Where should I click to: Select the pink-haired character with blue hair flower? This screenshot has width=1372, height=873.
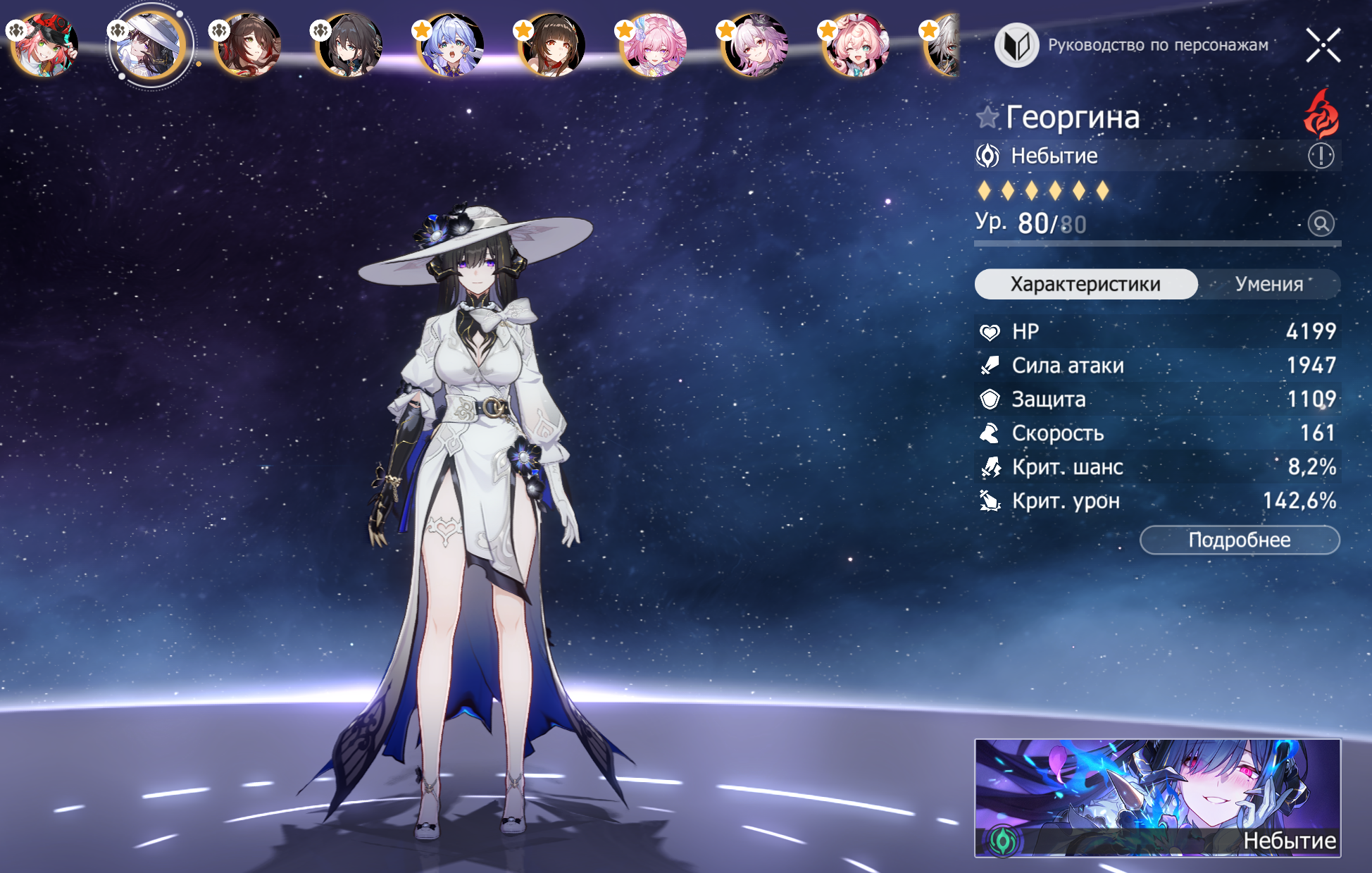[x=654, y=45]
